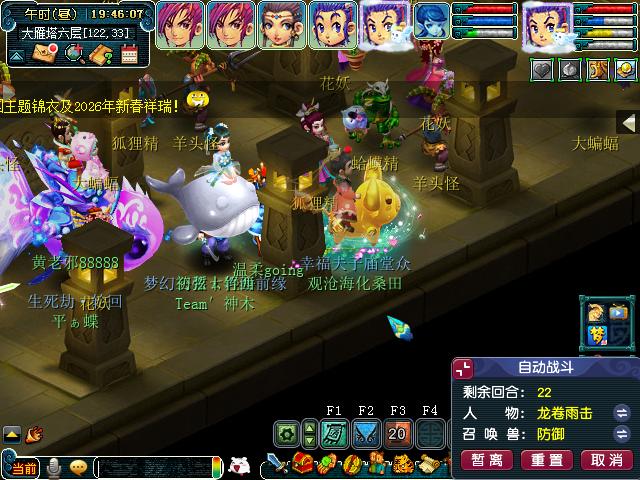Click the golden orb status icon
The width and height of the screenshot is (640, 480).
[625, 69]
